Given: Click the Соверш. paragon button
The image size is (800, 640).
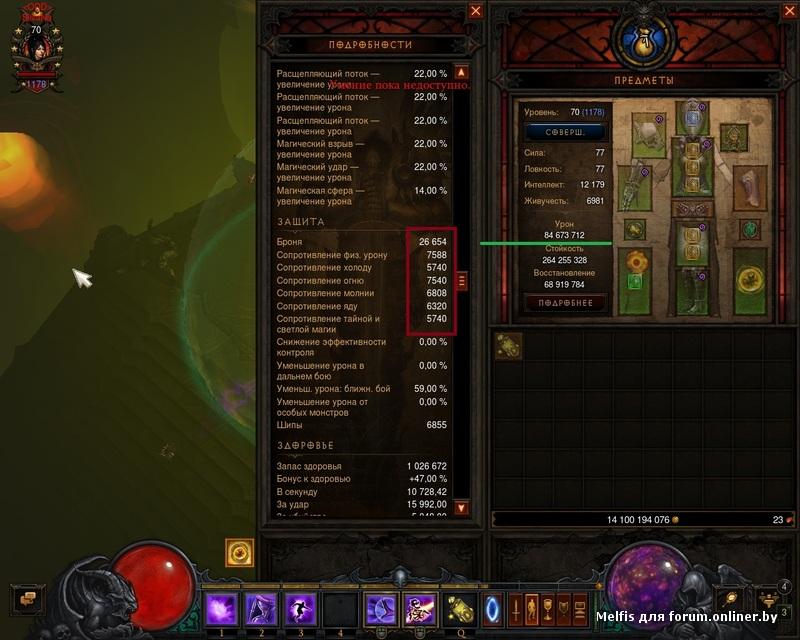Looking at the screenshot, I should 565,132.
